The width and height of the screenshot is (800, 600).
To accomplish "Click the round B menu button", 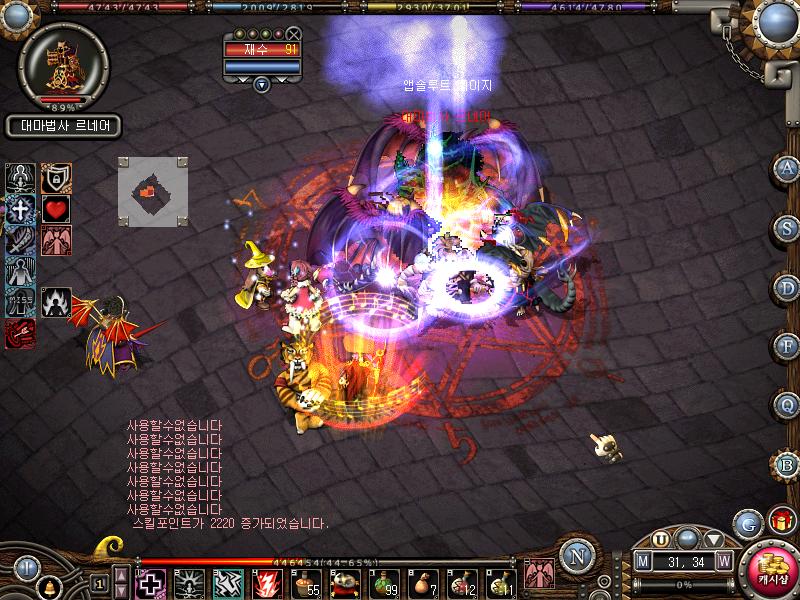I will tap(787, 465).
